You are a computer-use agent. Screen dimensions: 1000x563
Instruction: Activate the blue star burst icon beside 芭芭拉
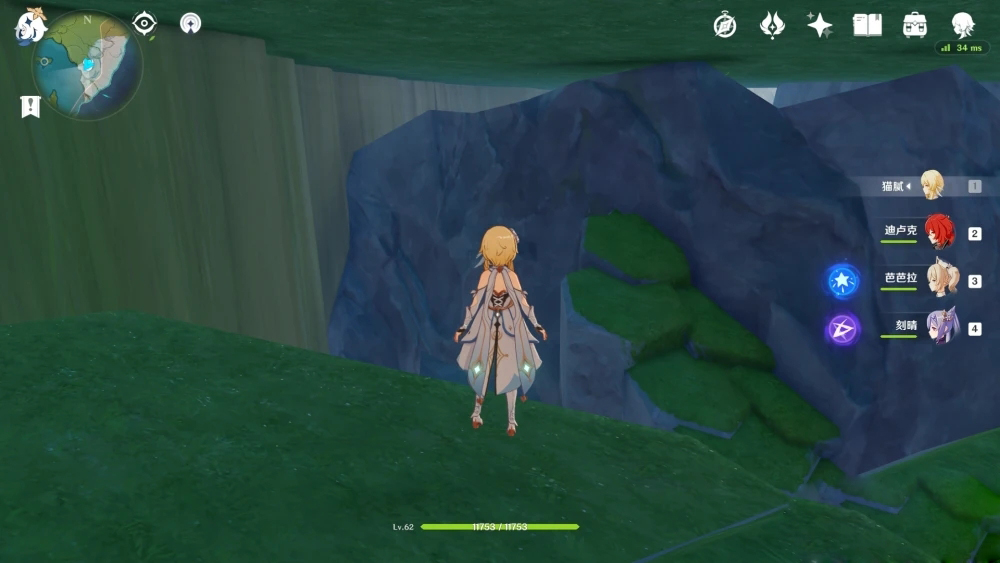843,280
